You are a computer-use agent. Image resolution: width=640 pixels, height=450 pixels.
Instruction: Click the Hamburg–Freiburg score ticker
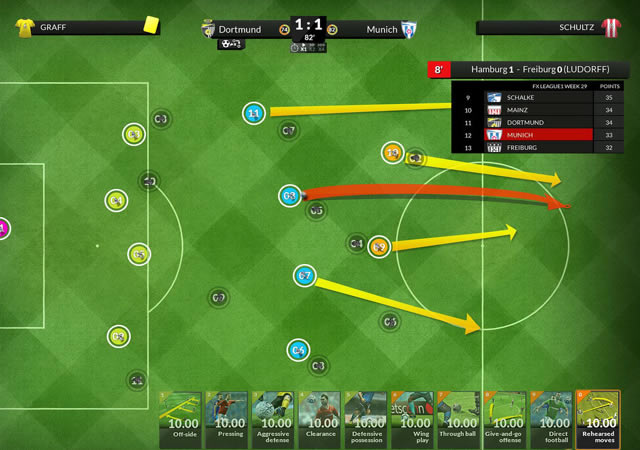(x=528, y=70)
